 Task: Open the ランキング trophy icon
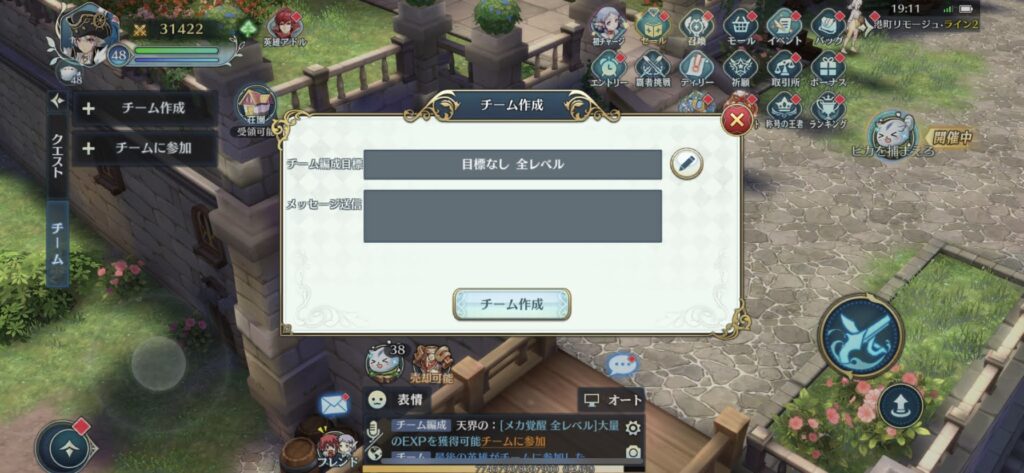(x=827, y=108)
